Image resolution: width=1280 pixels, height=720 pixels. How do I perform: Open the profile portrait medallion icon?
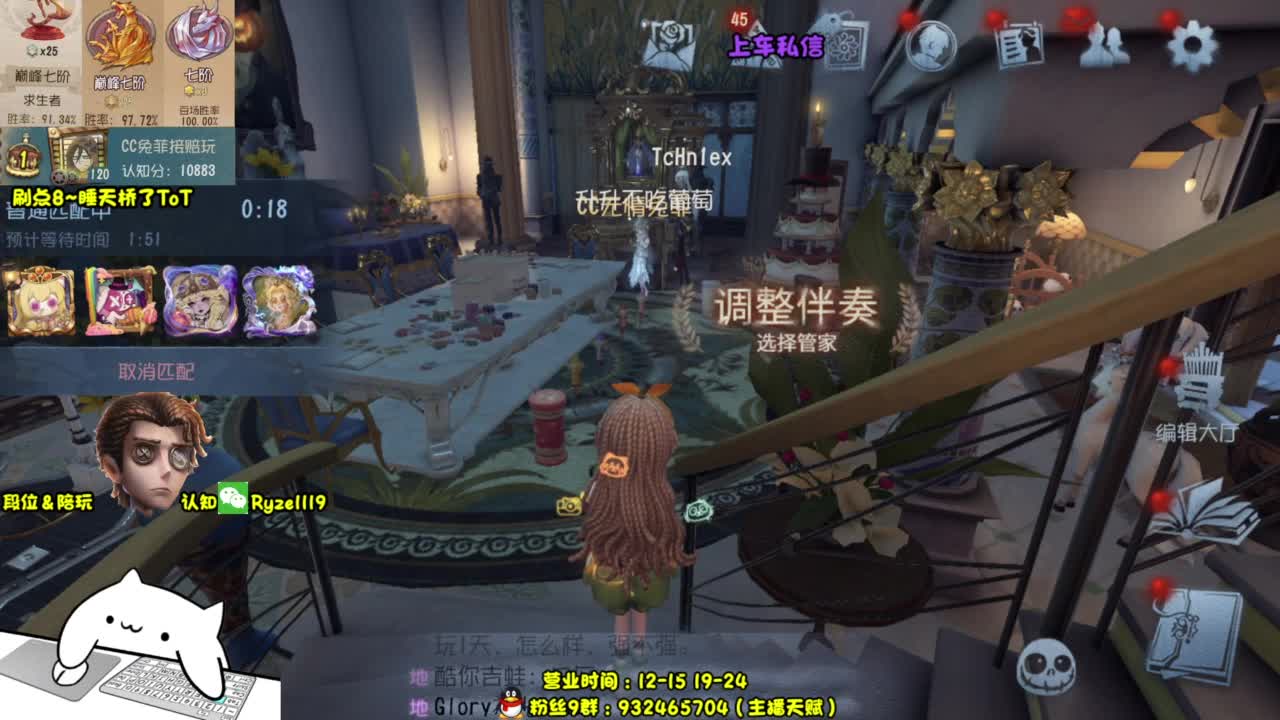click(x=932, y=44)
